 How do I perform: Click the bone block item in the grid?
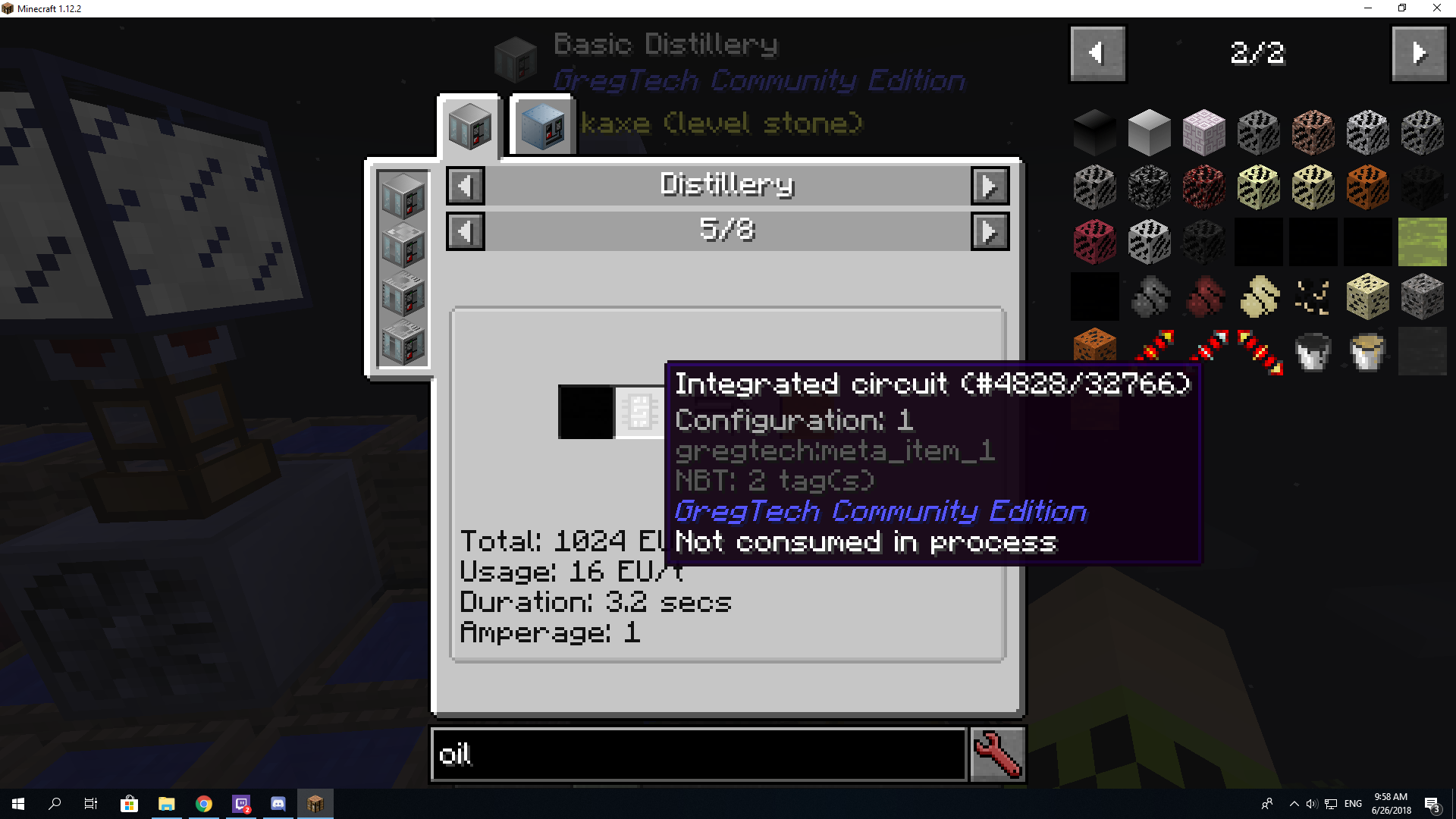(1367, 297)
